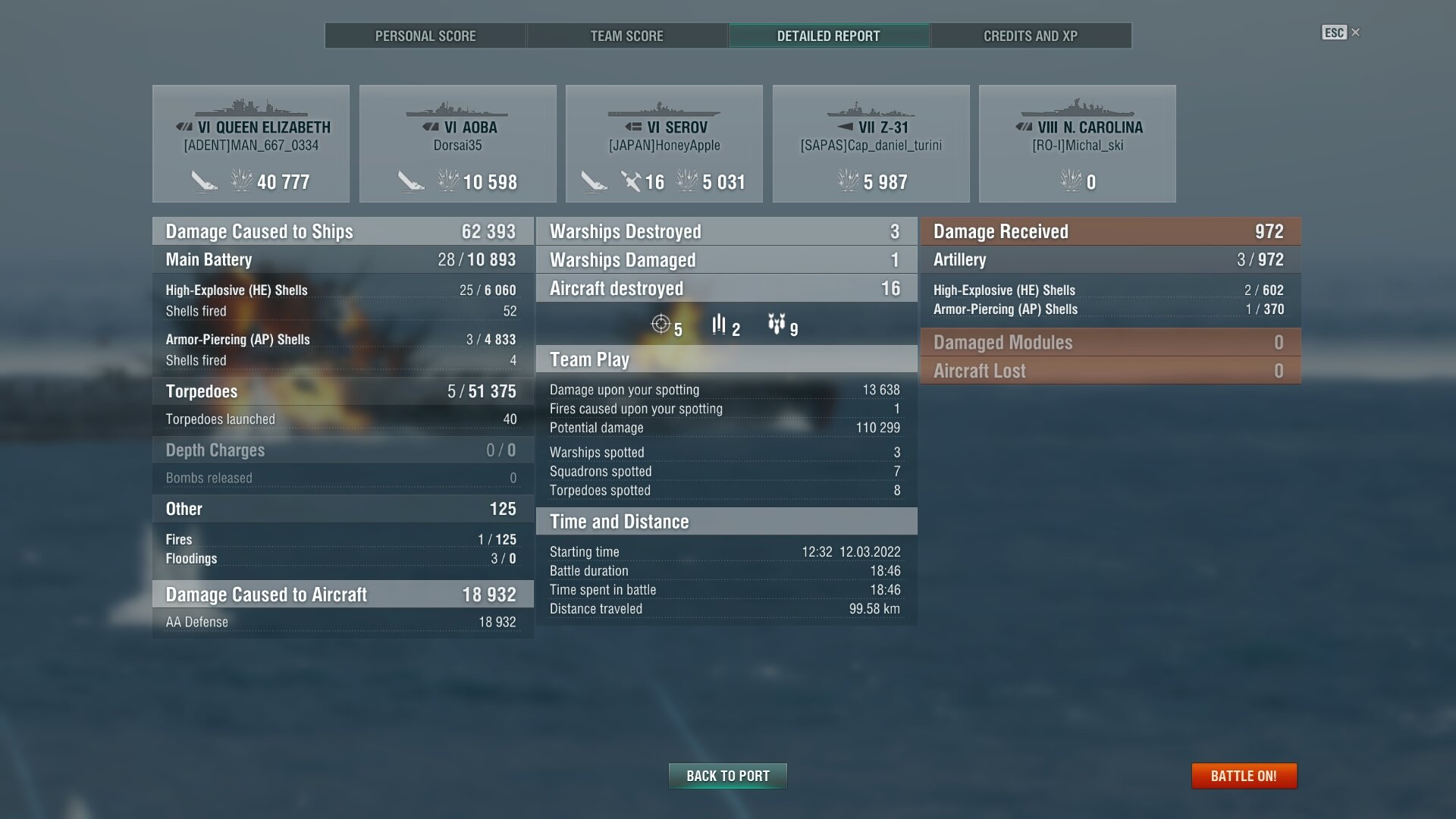This screenshot has width=1456, height=819.
Task: Show the Credits and XP tab
Action: pyautogui.click(x=1030, y=36)
